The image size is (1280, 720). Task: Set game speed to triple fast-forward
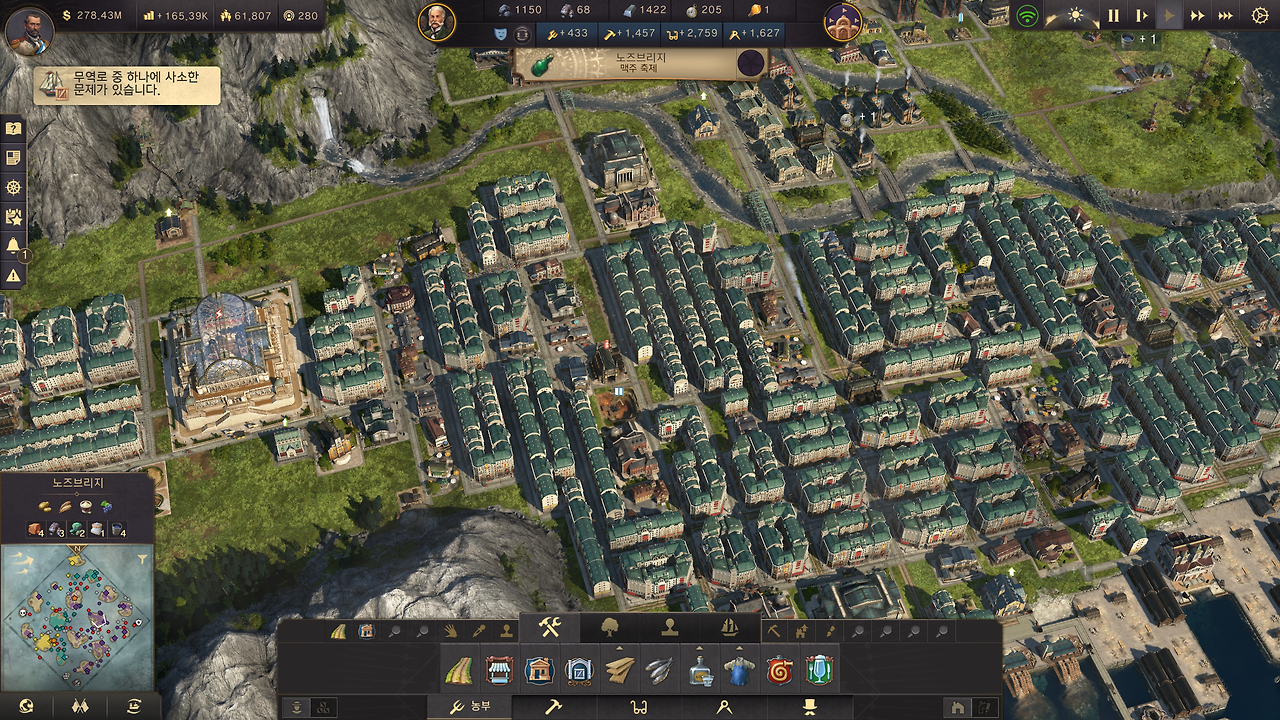pyautogui.click(x=1225, y=16)
